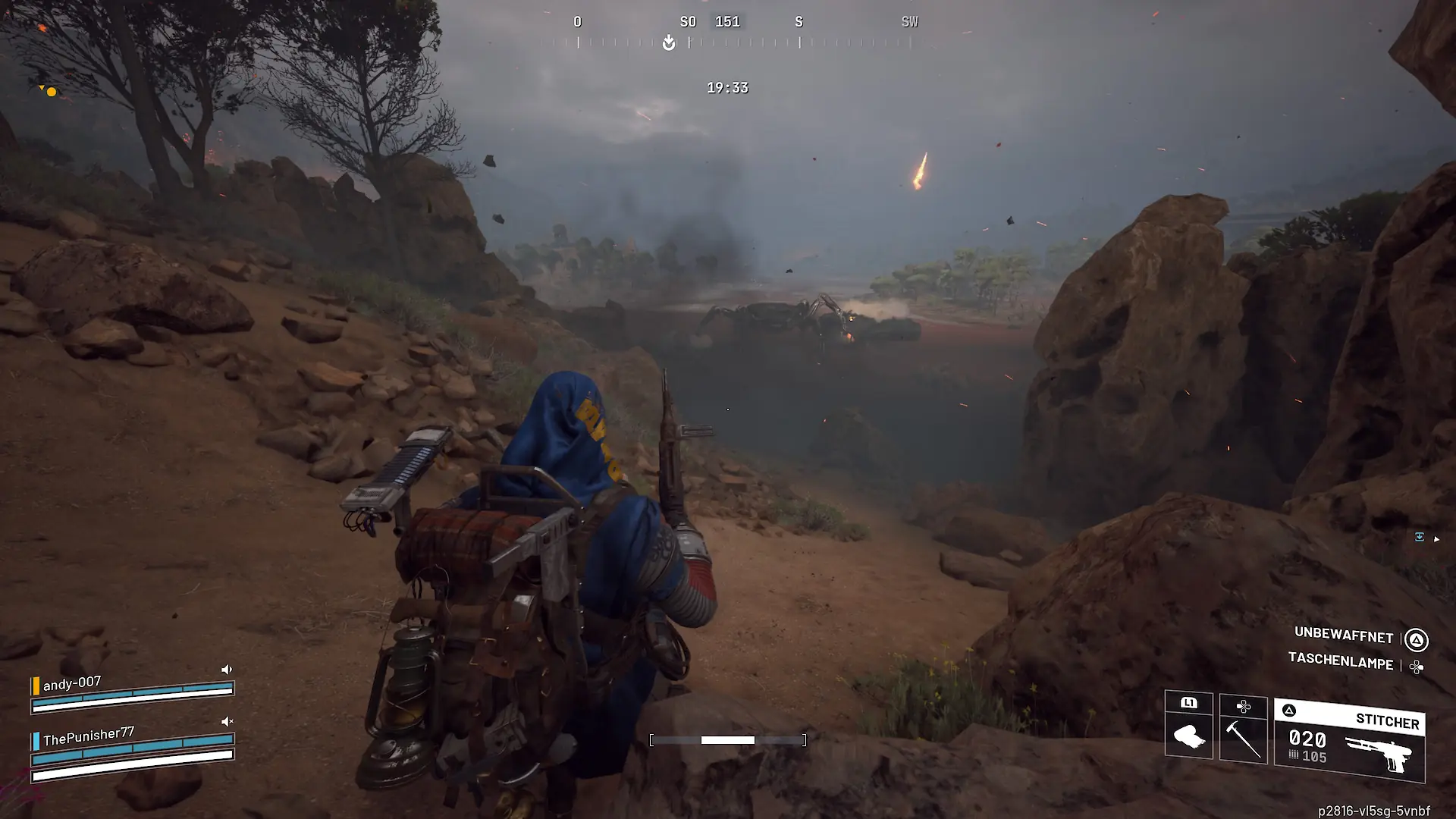
Task: Toggle andy-007's voice speaker icon
Action: click(226, 670)
